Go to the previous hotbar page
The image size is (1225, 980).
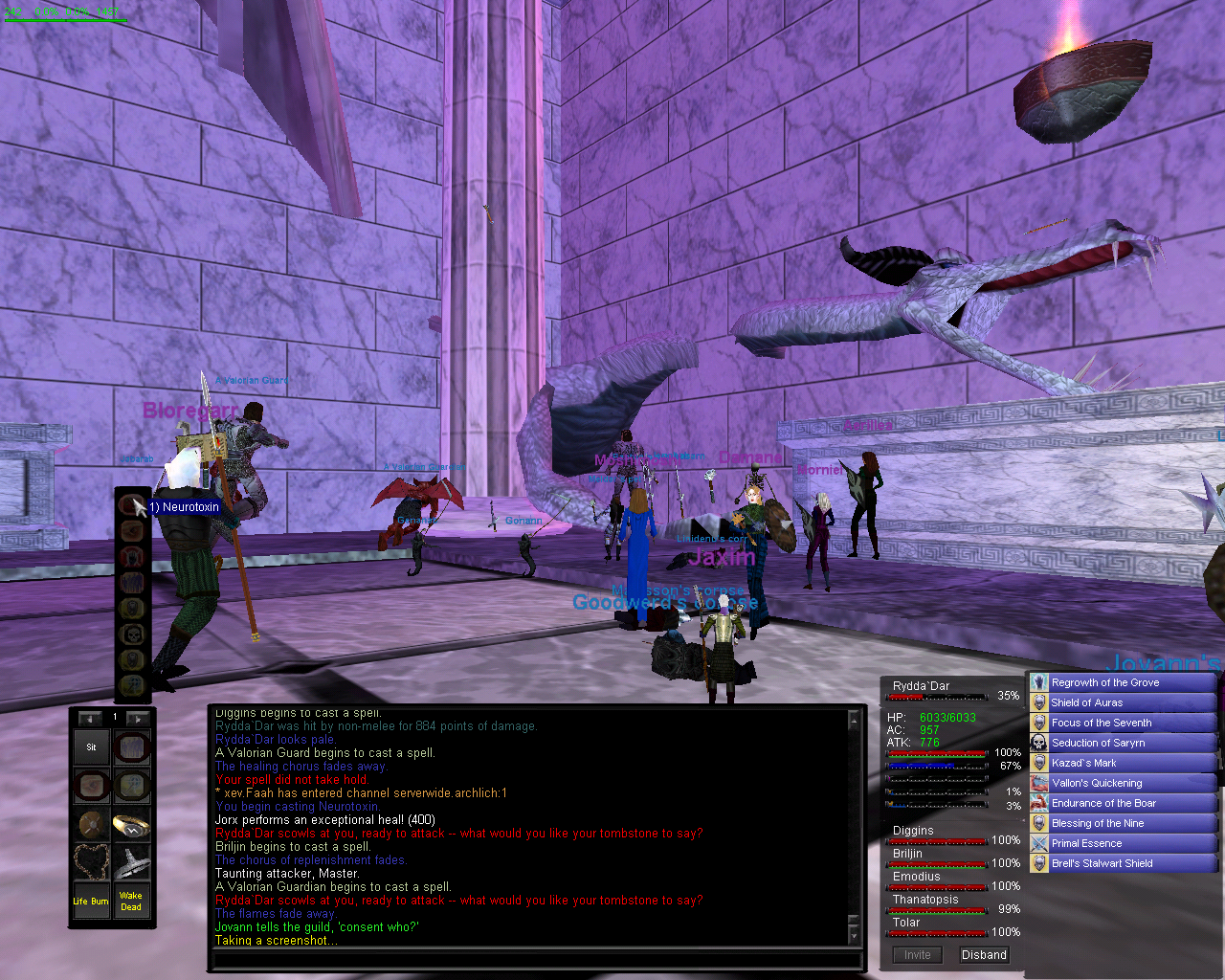click(x=91, y=718)
